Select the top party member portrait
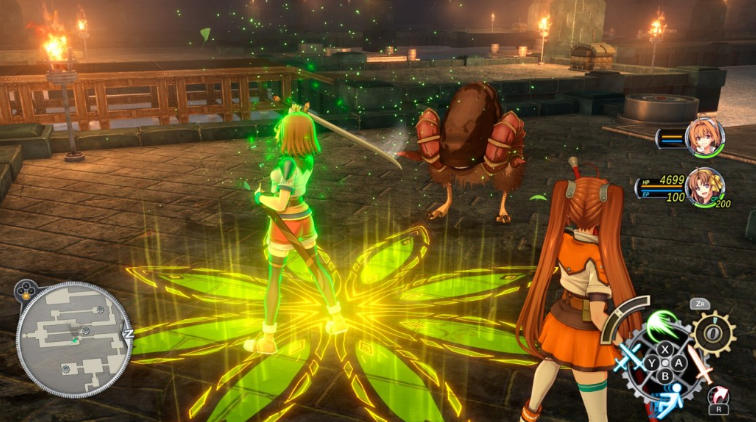756x422 pixels. point(707,137)
